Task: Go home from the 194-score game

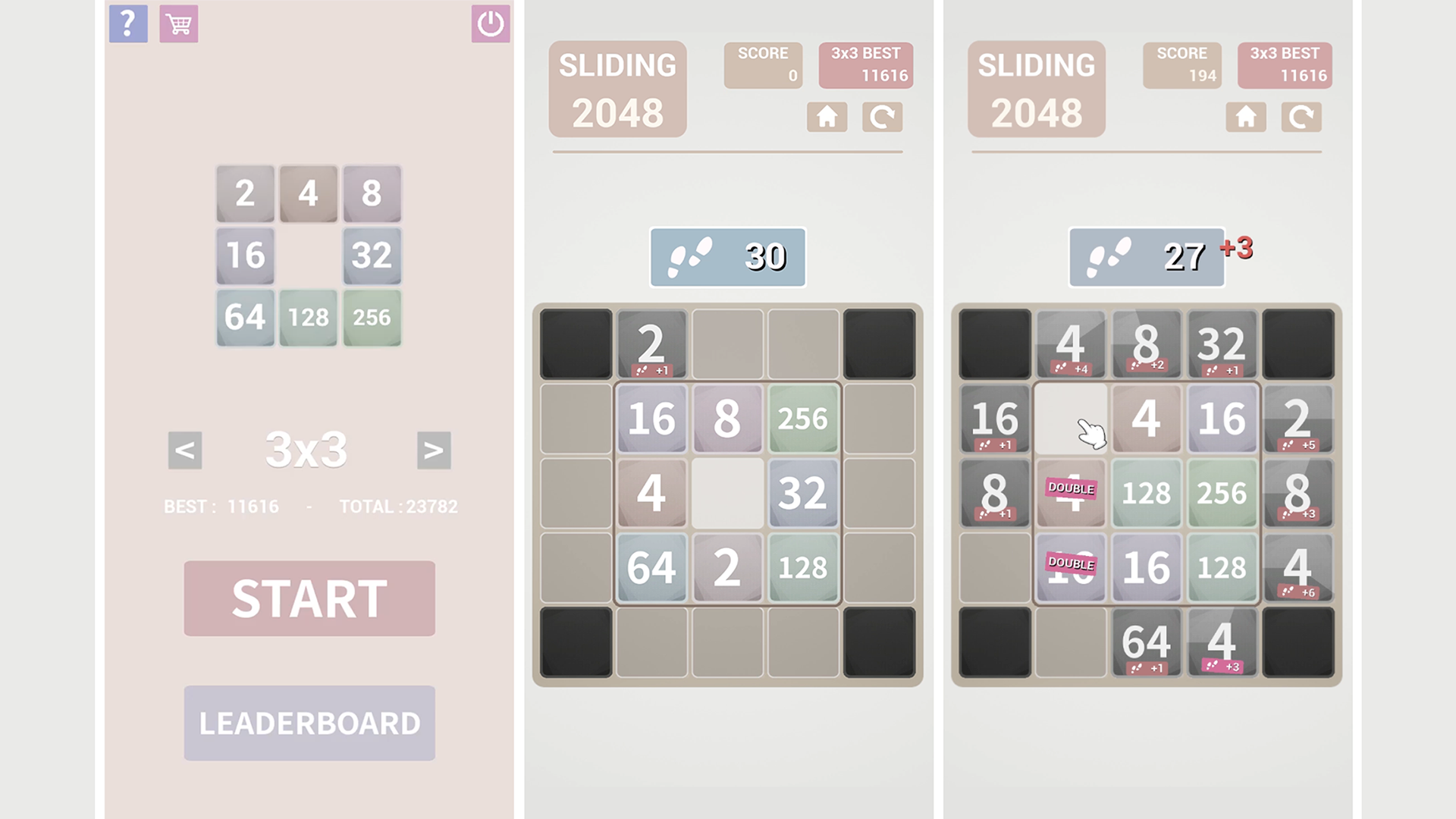Action: (x=1246, y=118)
